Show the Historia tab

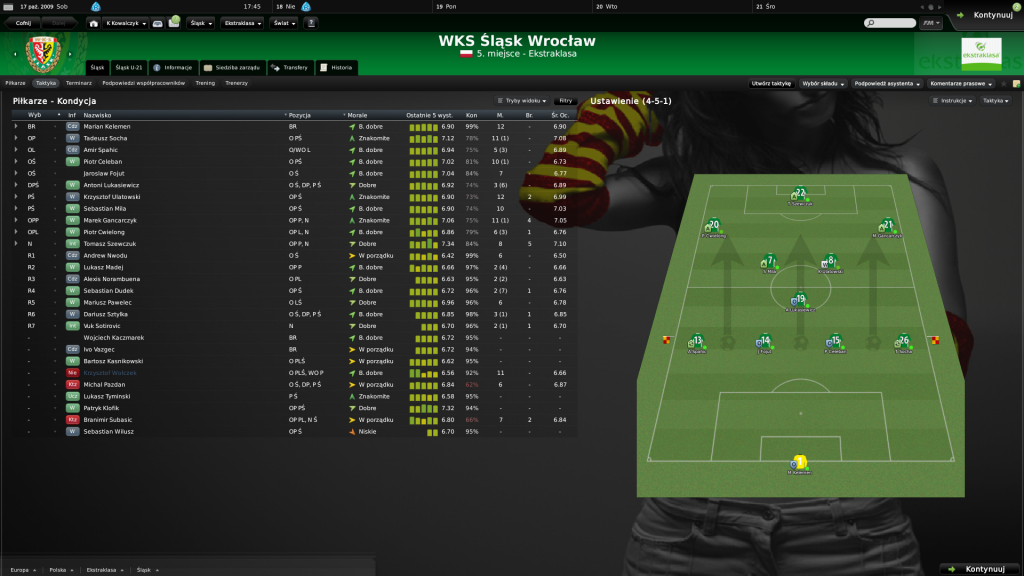pos(337,68)
